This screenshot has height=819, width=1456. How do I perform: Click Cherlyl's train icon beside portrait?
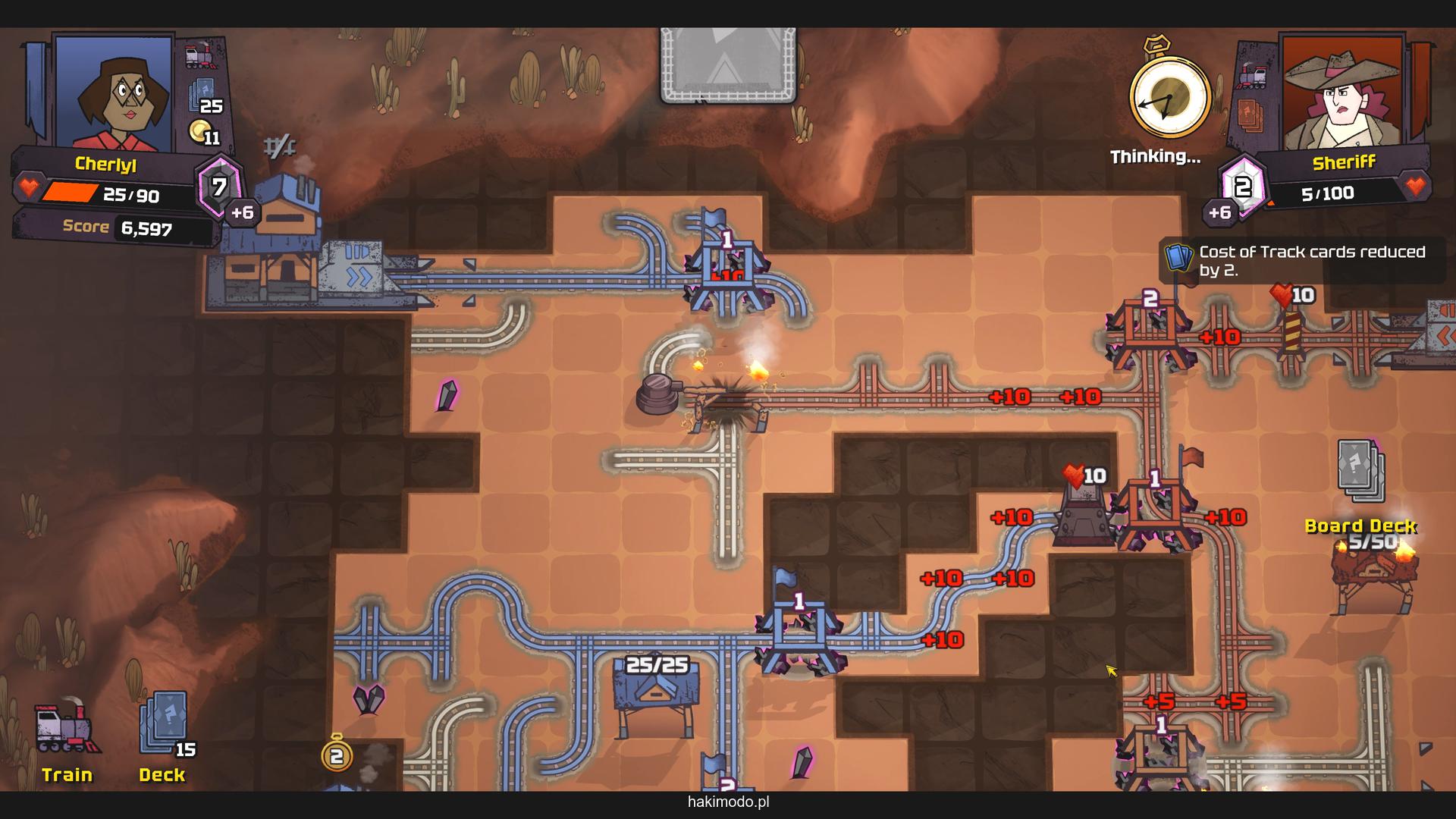coord(201,55)
